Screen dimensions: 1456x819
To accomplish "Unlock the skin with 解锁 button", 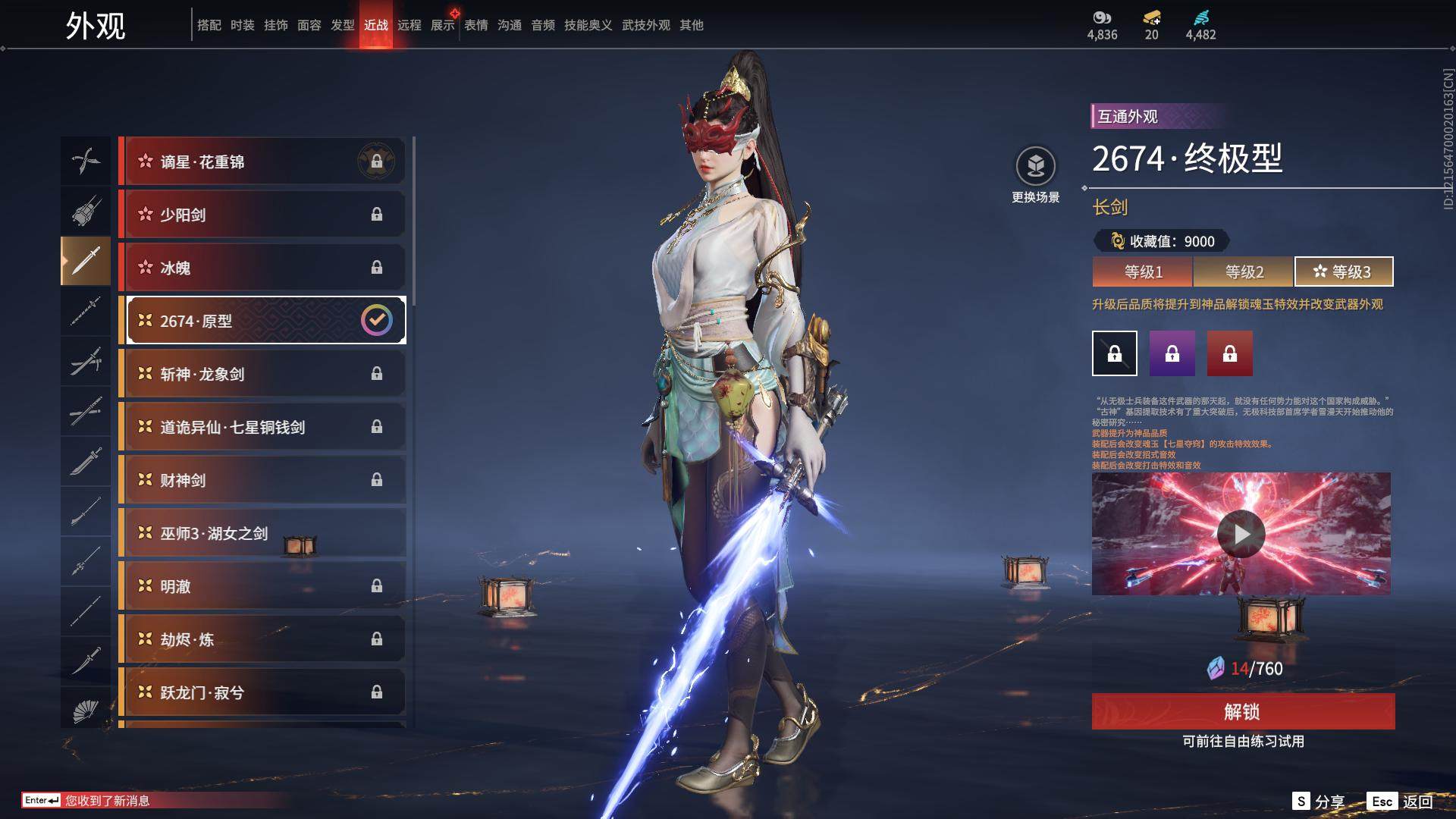I will click(x=1243, y=711).
